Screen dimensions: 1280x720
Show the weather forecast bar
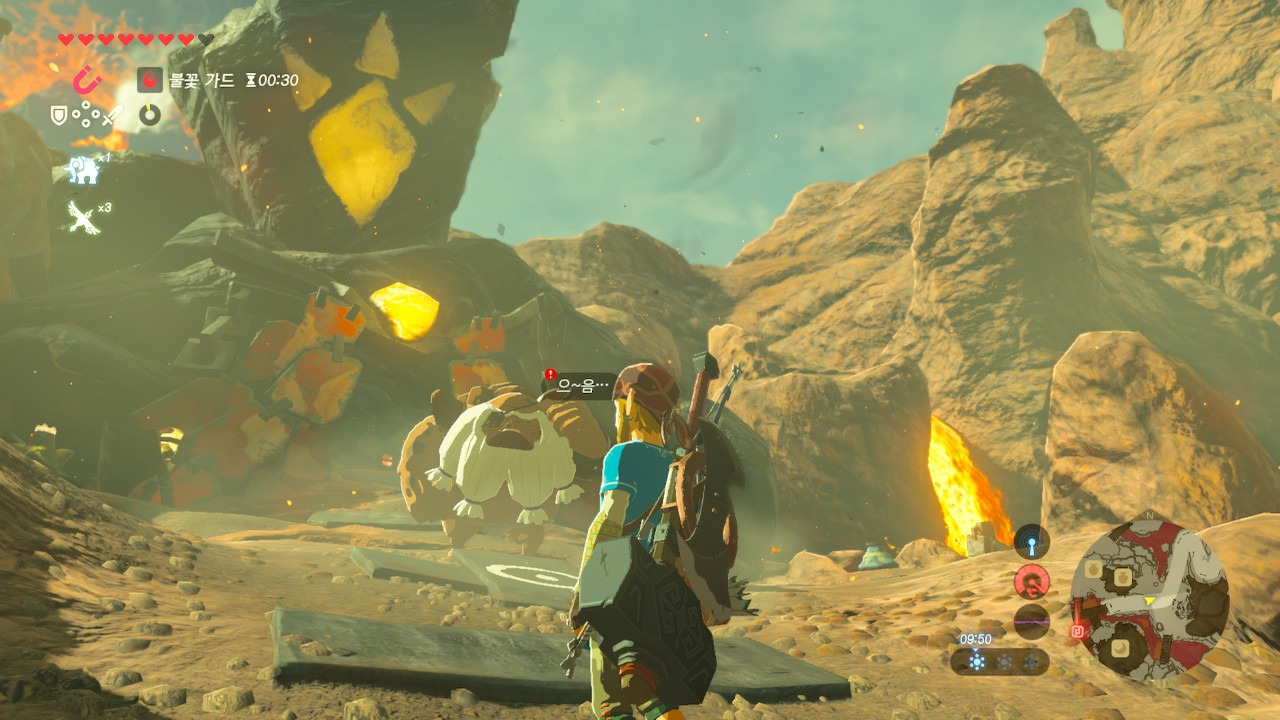(x=1000, y=661)
